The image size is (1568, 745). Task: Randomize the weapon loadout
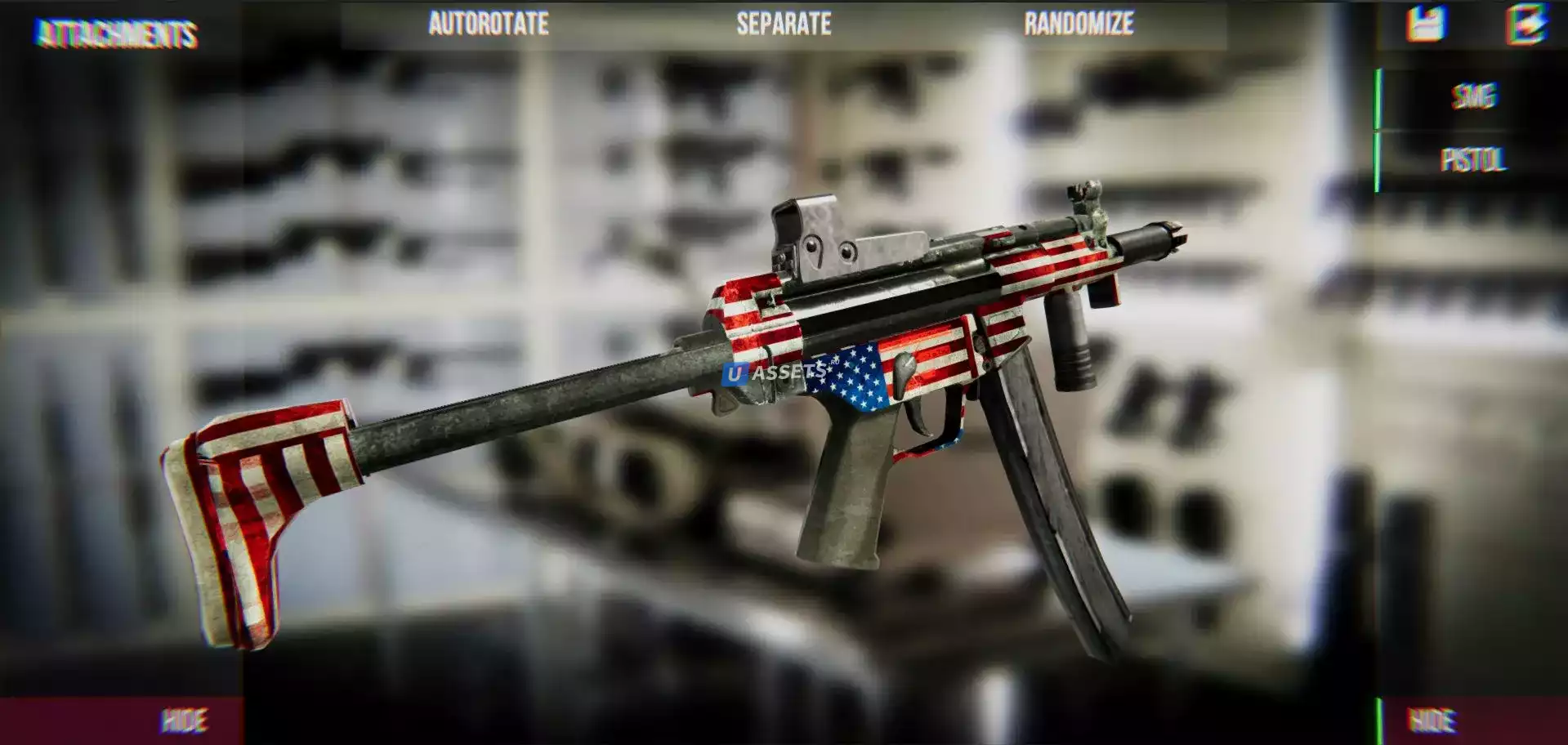(x=1079, y=24)
